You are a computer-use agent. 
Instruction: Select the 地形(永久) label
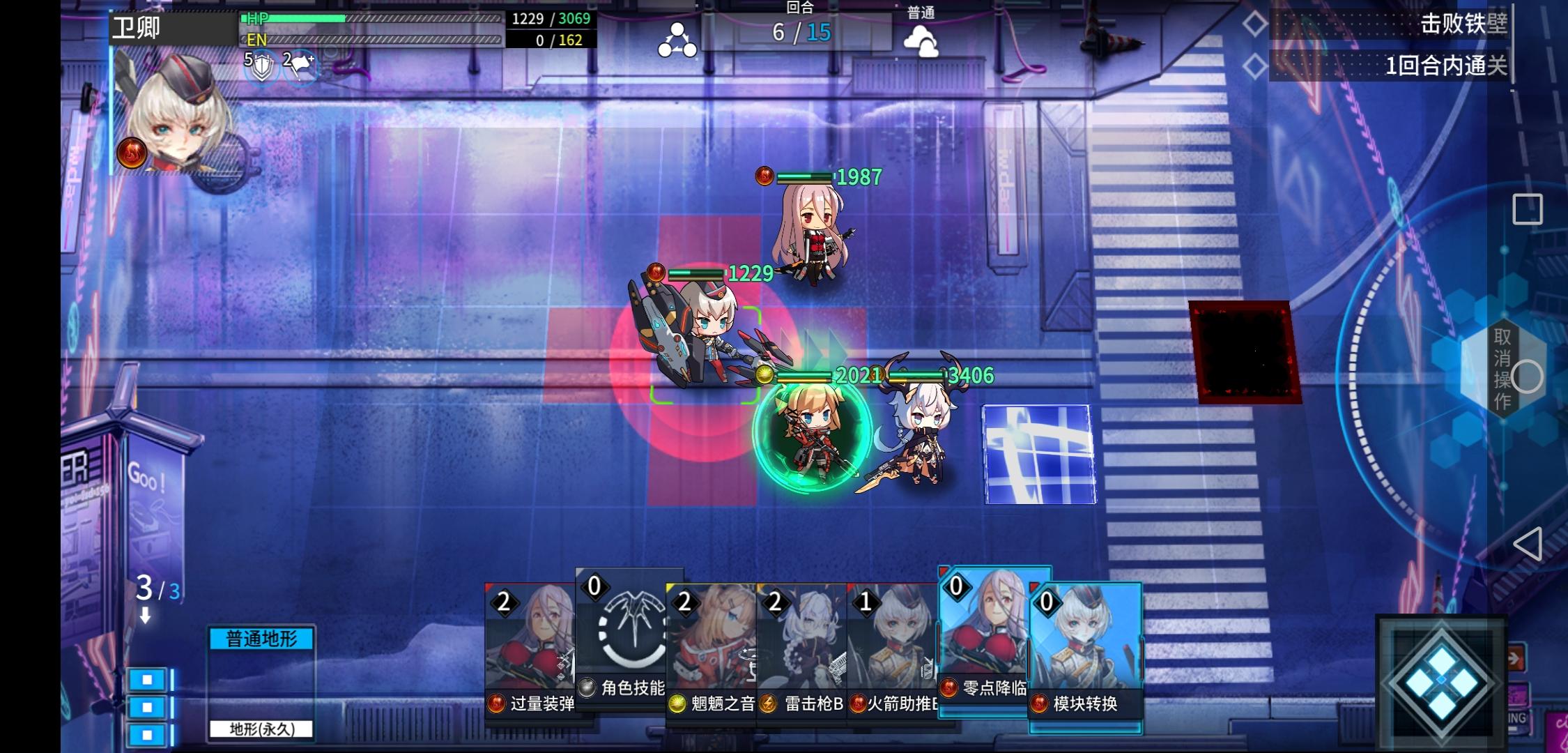coord(261,729)
